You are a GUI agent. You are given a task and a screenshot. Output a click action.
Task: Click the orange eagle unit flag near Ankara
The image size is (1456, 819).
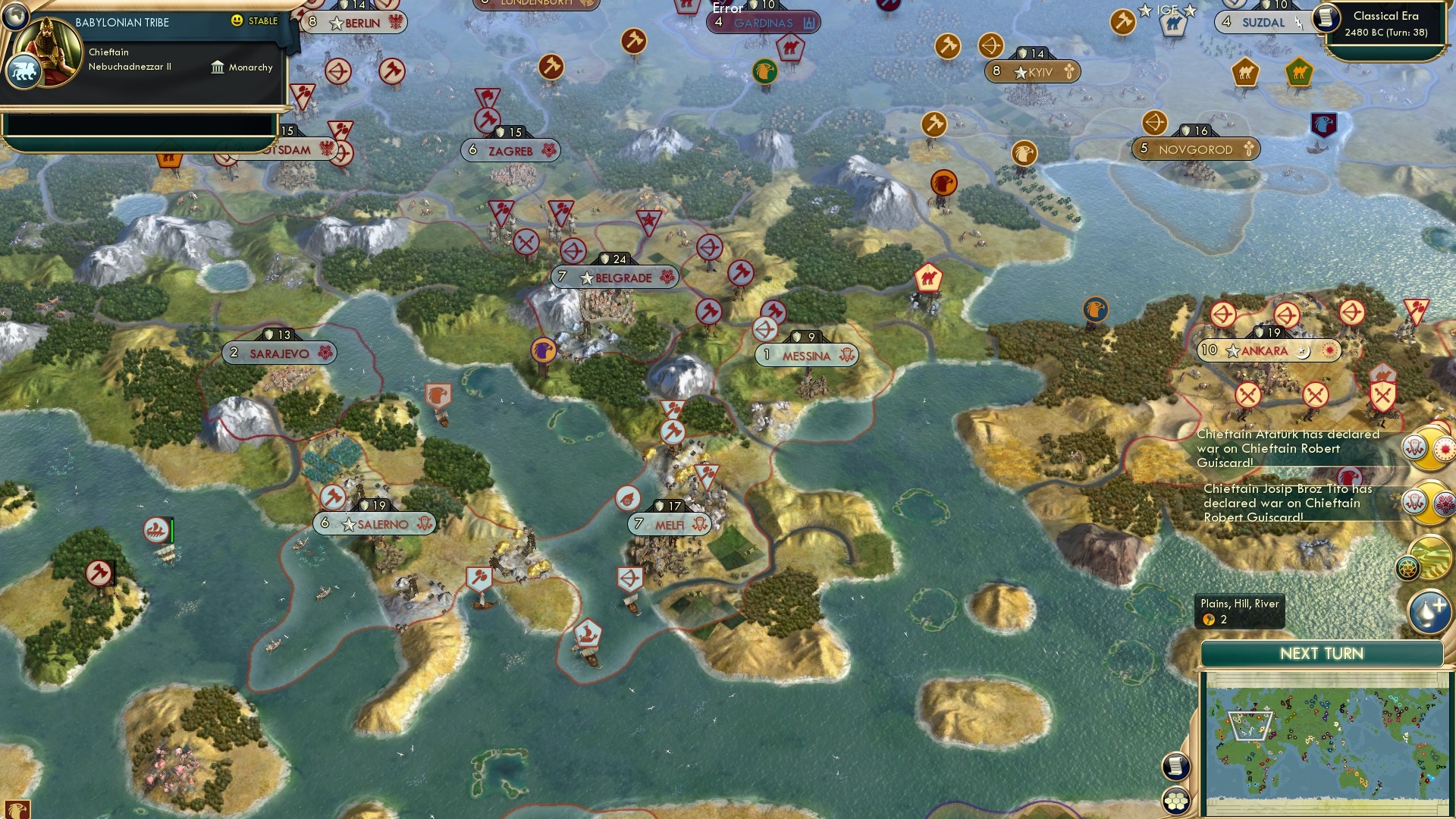(1094, 310)
